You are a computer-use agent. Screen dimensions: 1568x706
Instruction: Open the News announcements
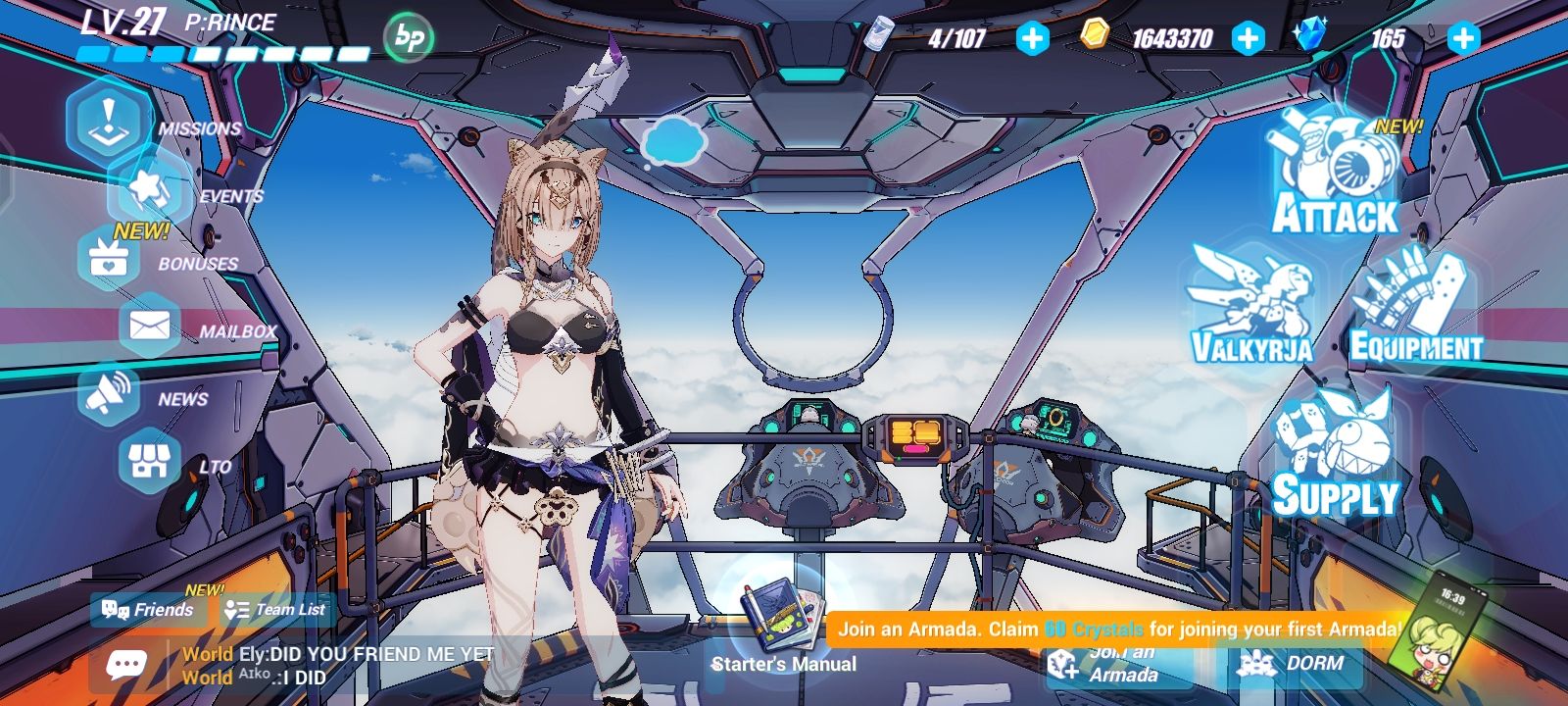point(108,392)
